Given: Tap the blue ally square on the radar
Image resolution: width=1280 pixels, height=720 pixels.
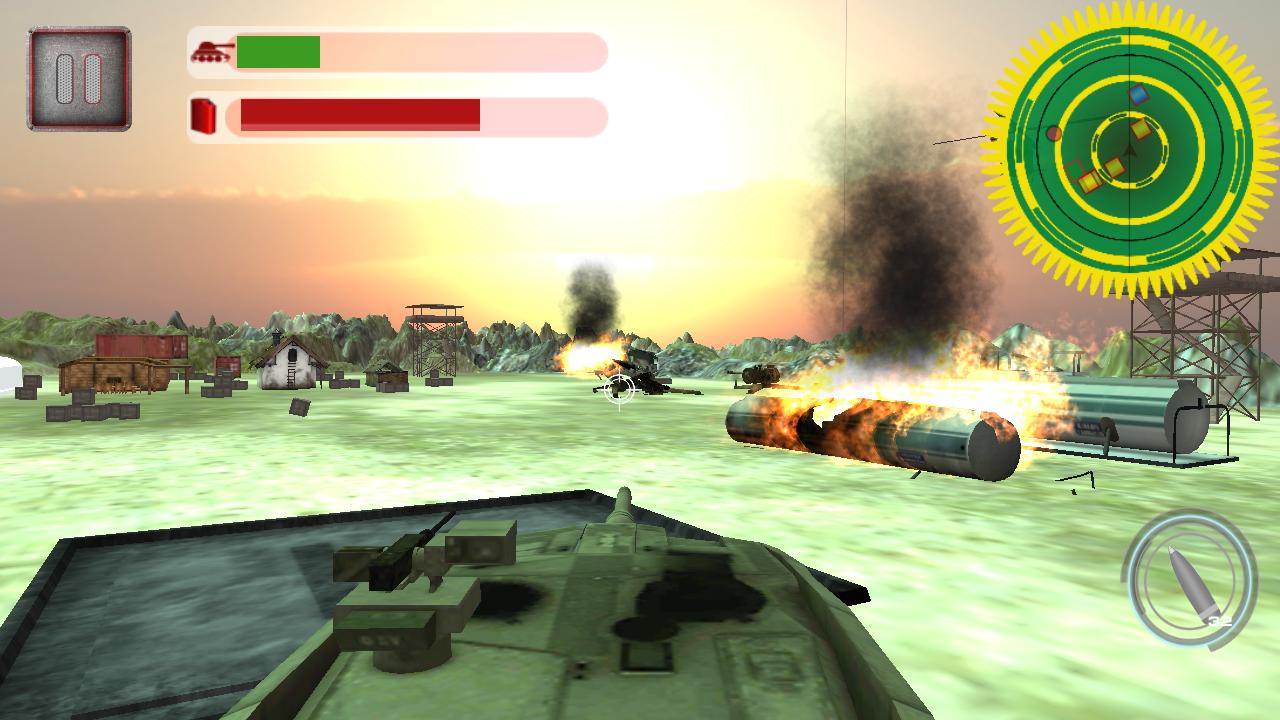Looking at the screenshot, I should click(1136, 95).
